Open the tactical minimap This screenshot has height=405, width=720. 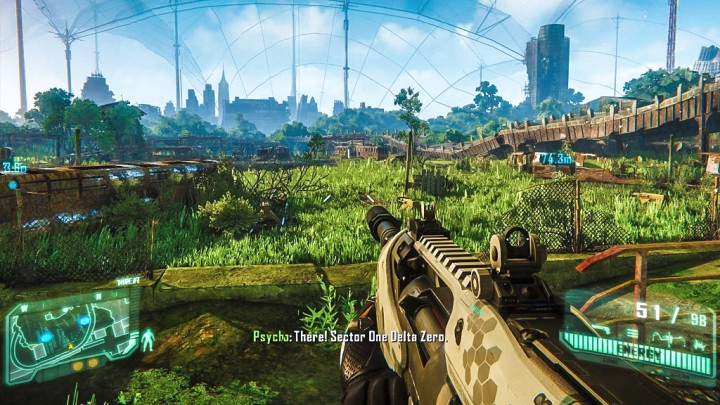pos(70,332)
